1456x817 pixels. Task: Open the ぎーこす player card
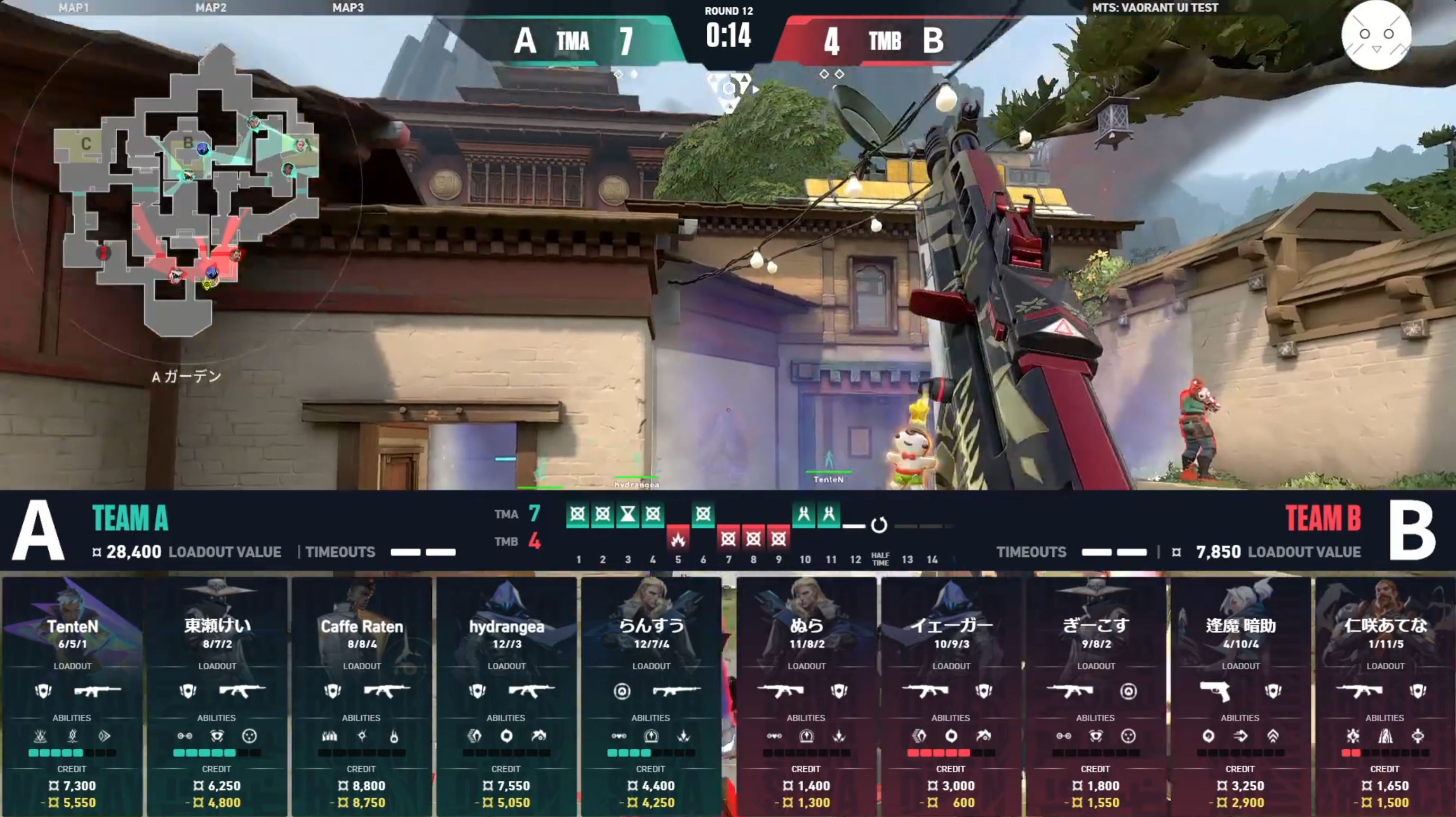click(x=1096, y=696)
